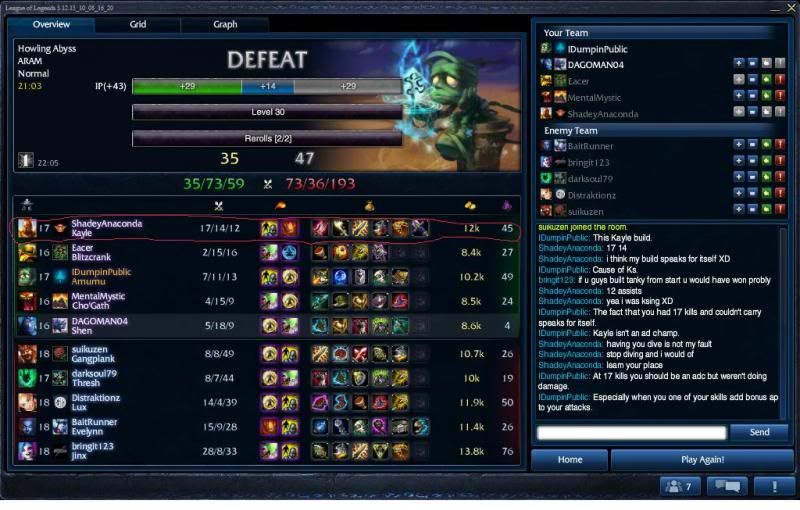Report enemy player suikuzen

click(x=780, y=210)
